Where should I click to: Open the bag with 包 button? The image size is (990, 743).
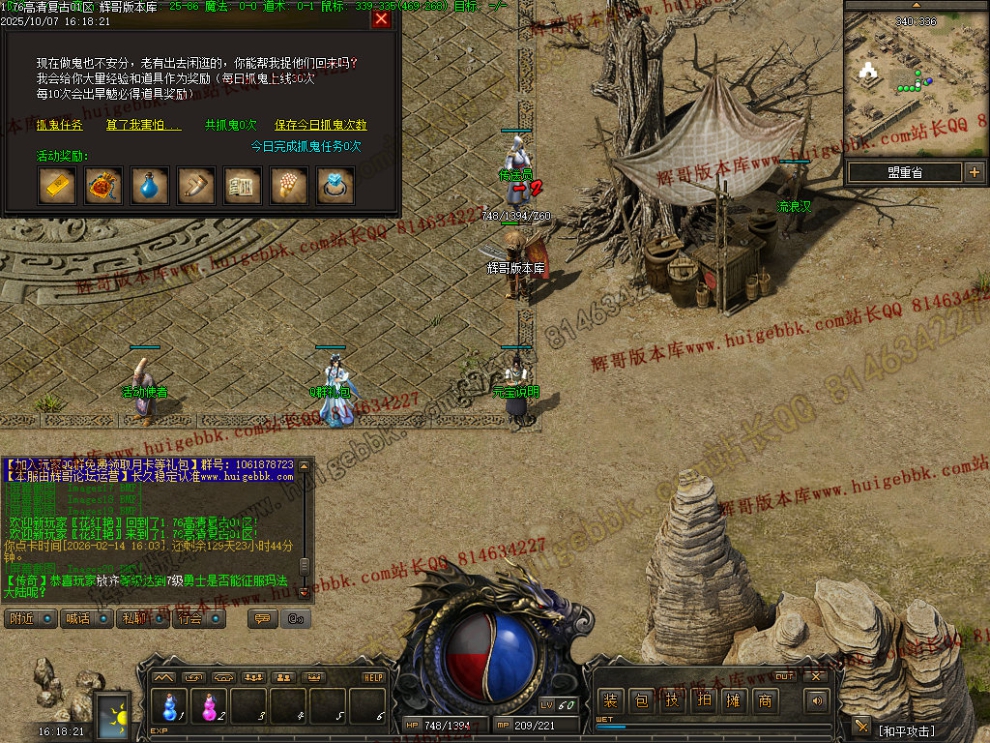point(641,701)
